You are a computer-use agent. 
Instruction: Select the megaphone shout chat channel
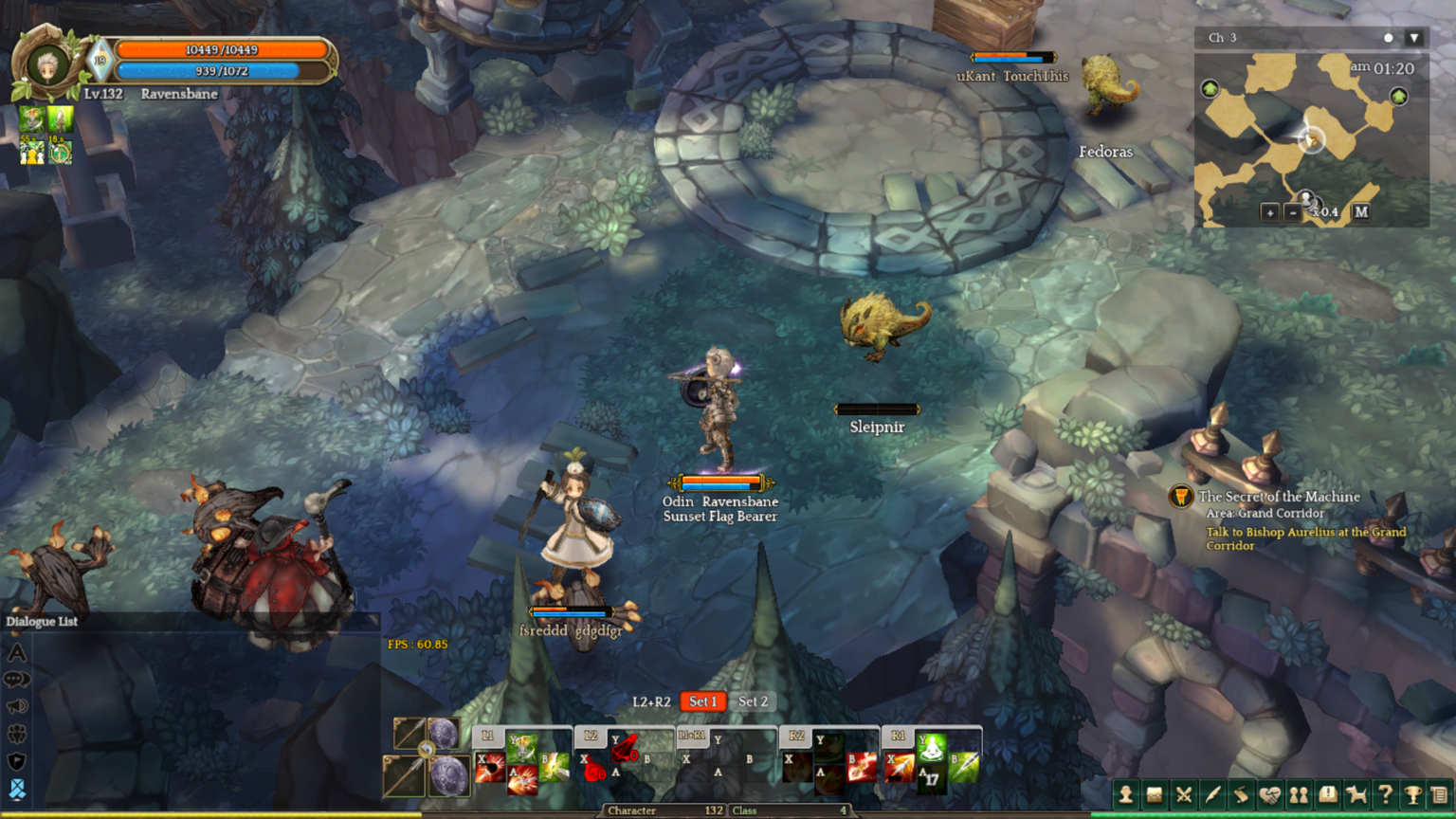(17, 706)
